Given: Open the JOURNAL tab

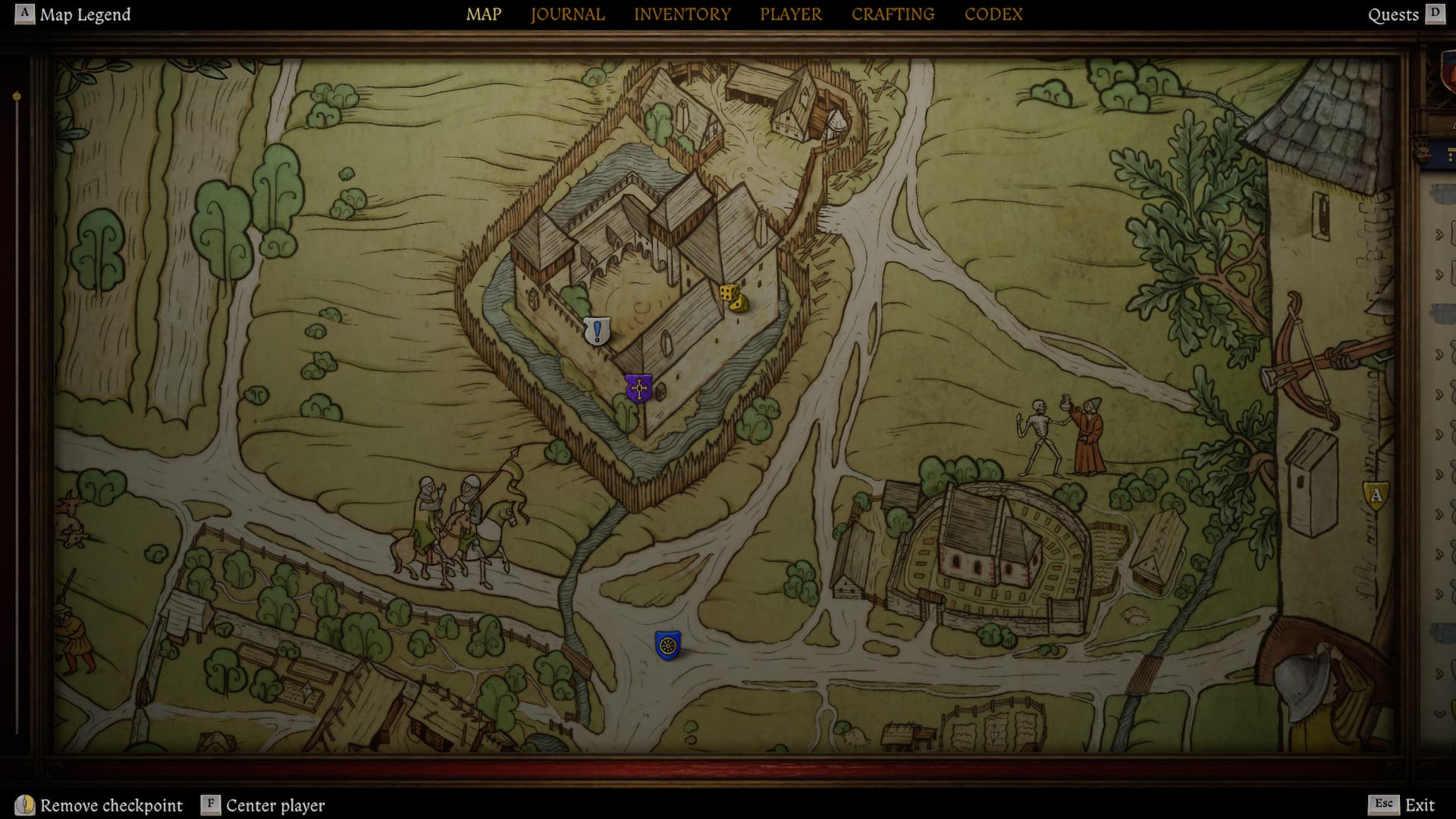Looking at the screenshot, I should tap(567, 14).
